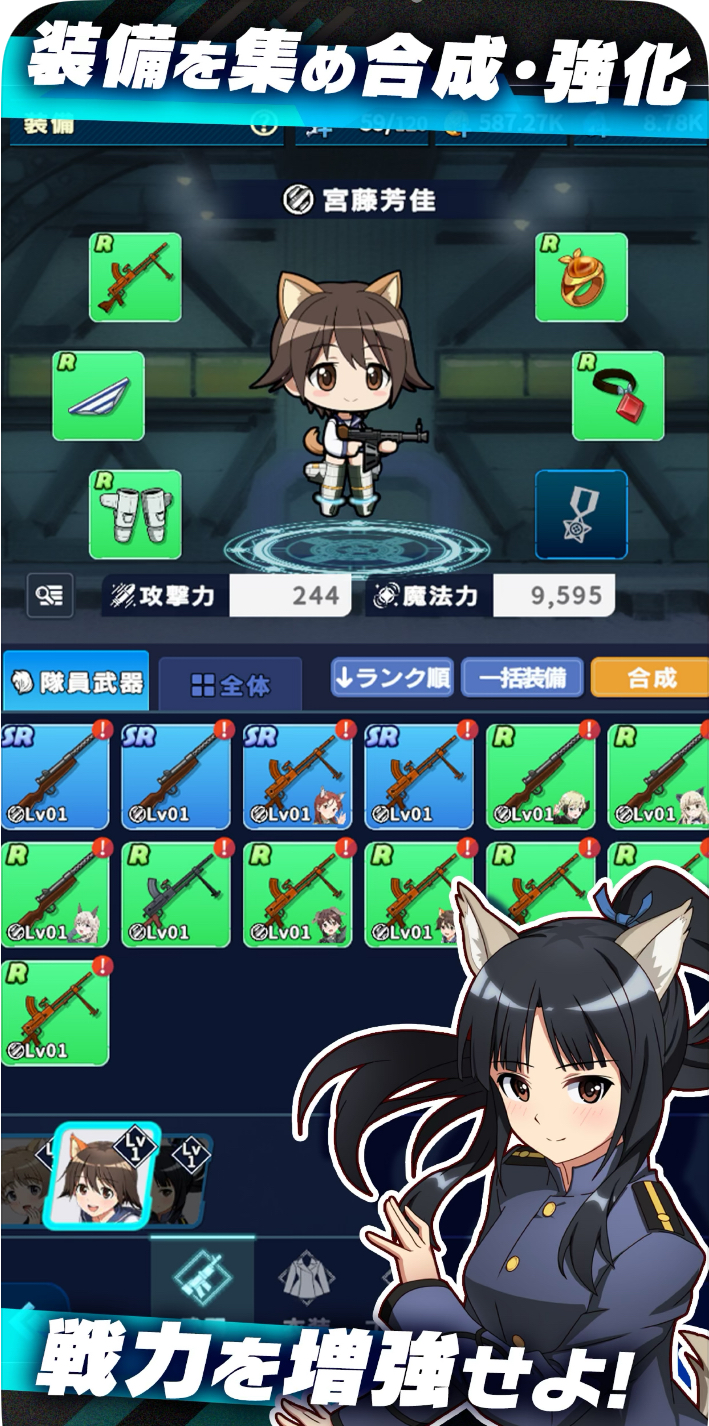Click the help question mark icon
The width and height of the screenshot is (709, 1426).
(263, 124)
